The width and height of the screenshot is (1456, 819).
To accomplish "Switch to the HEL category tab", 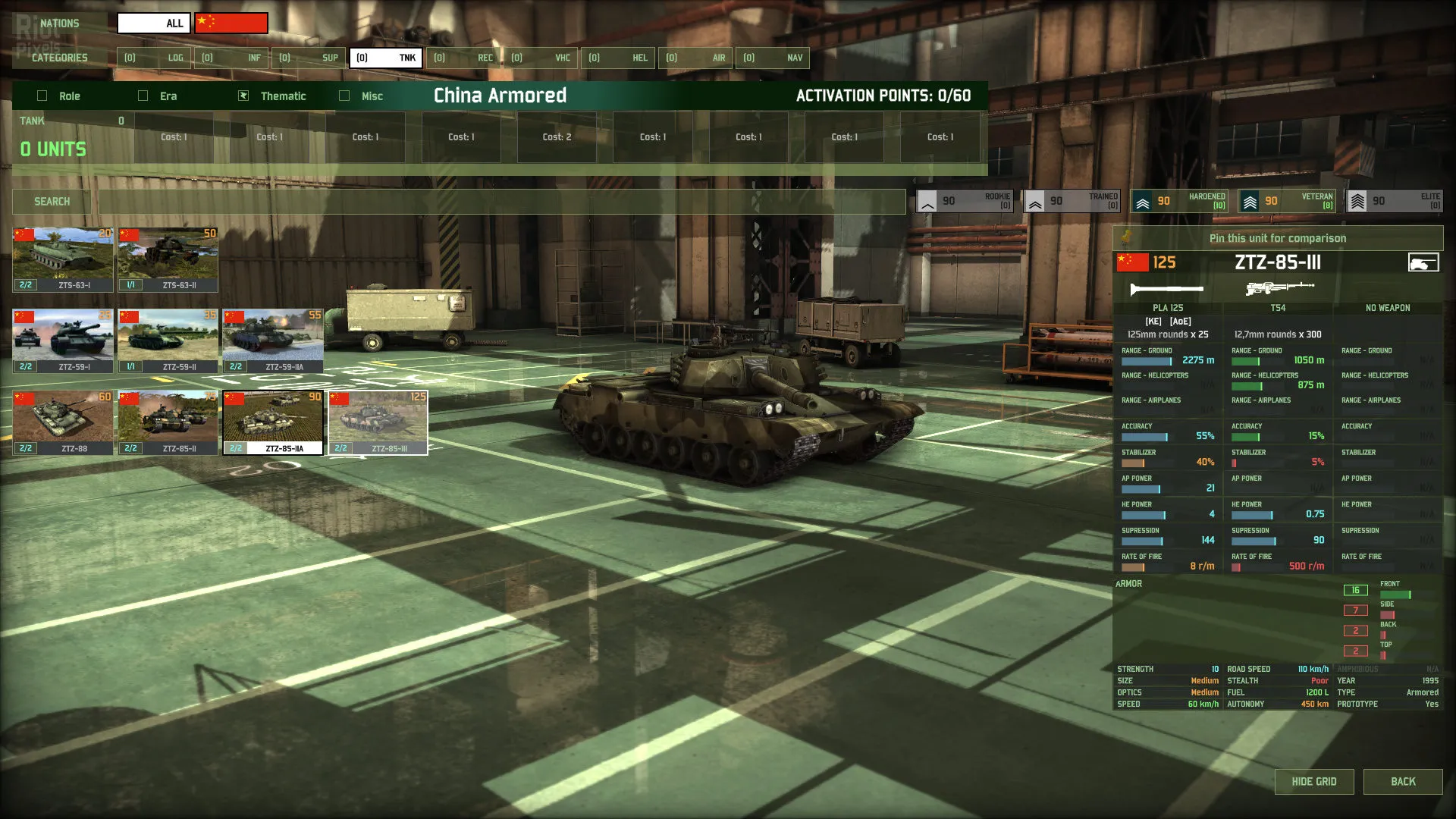I will point(619,58).
